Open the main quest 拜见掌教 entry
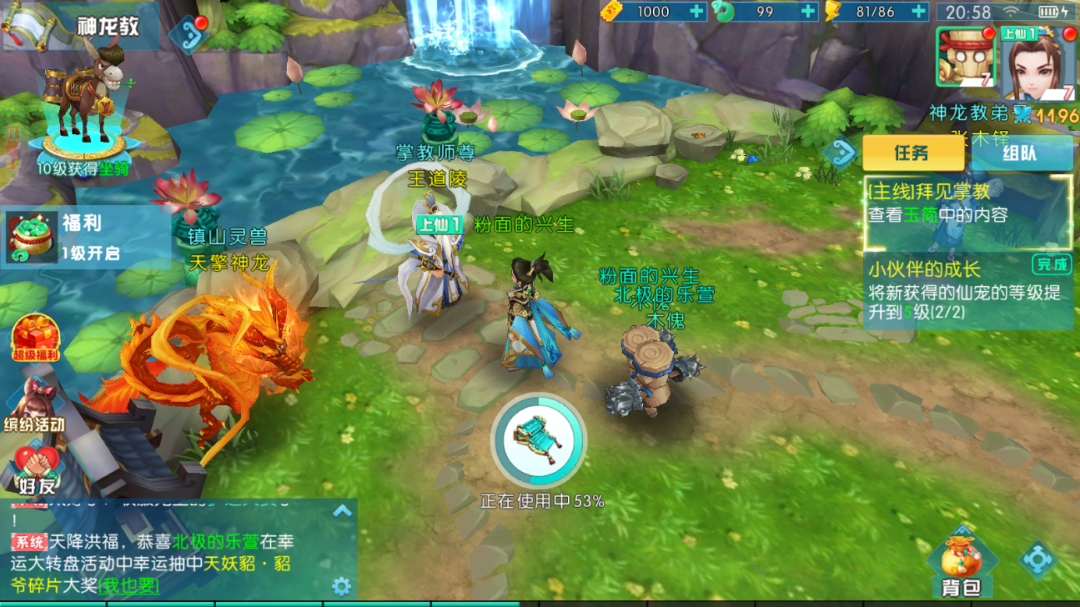Viewport: 1080px width, 607px height. coord(967,203)
